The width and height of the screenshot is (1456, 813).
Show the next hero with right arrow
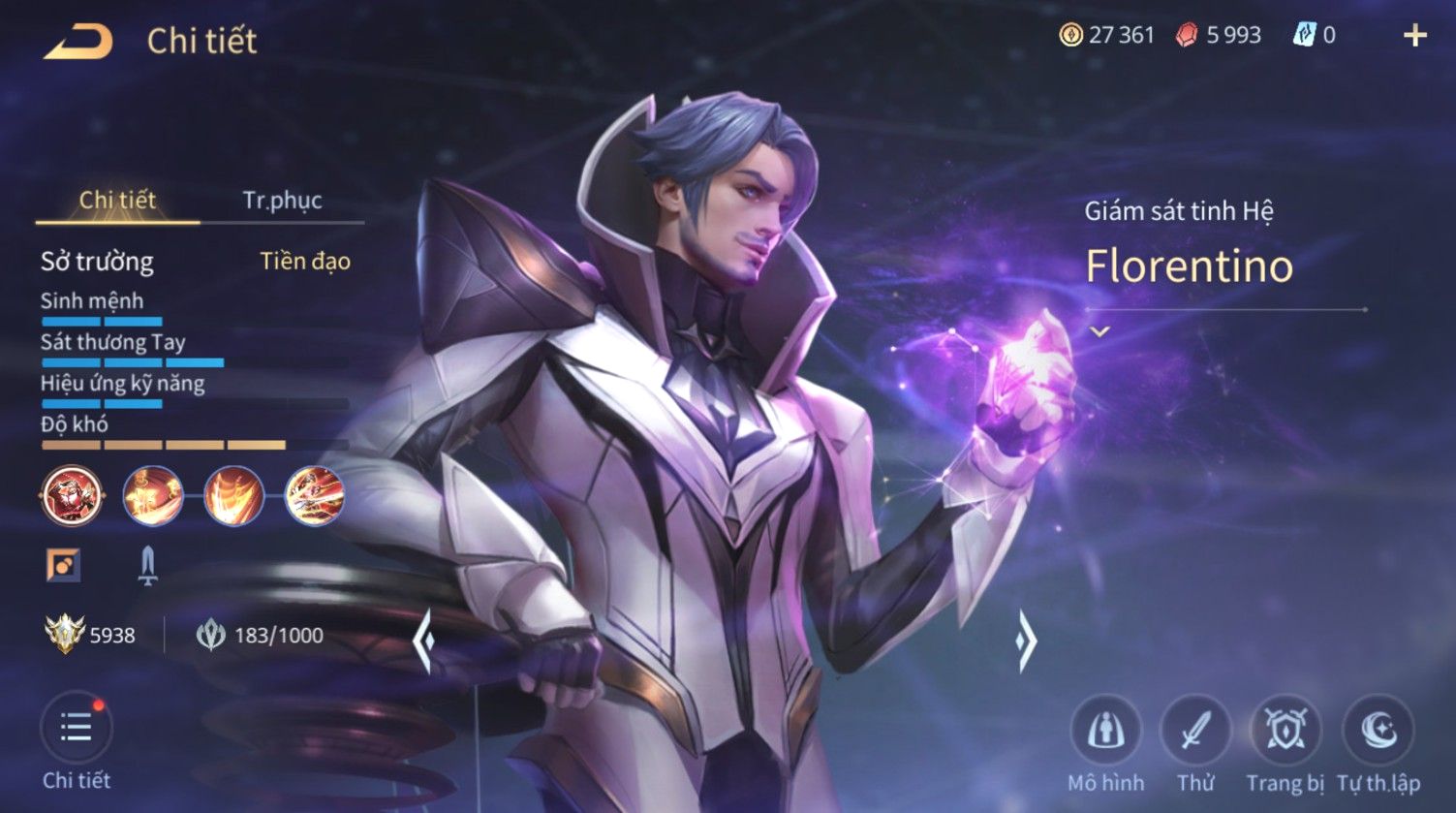[x=1027, y=641]
